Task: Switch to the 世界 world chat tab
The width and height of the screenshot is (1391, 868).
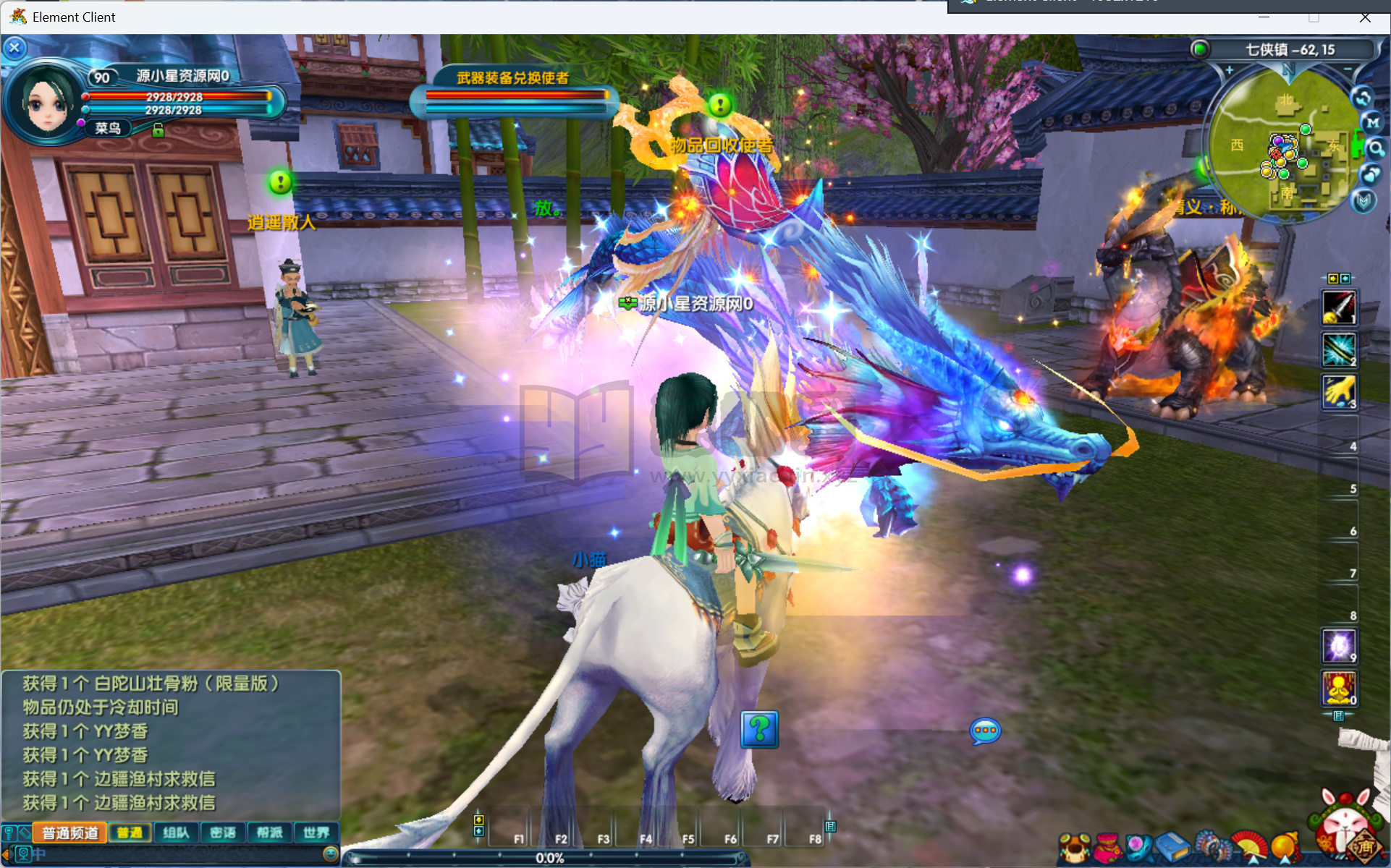Action: [316, 833]
